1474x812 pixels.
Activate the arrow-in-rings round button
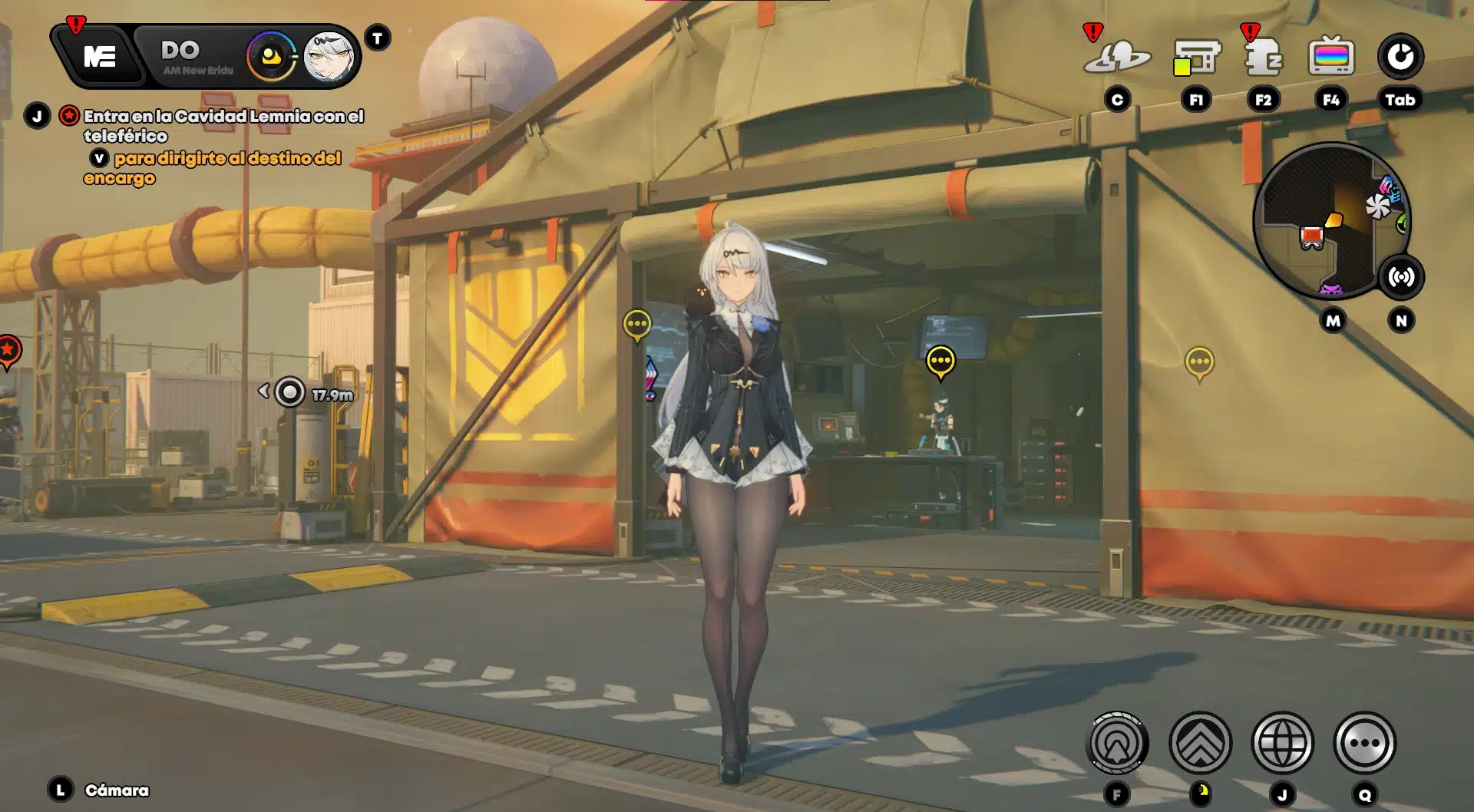click(1118, 743)
